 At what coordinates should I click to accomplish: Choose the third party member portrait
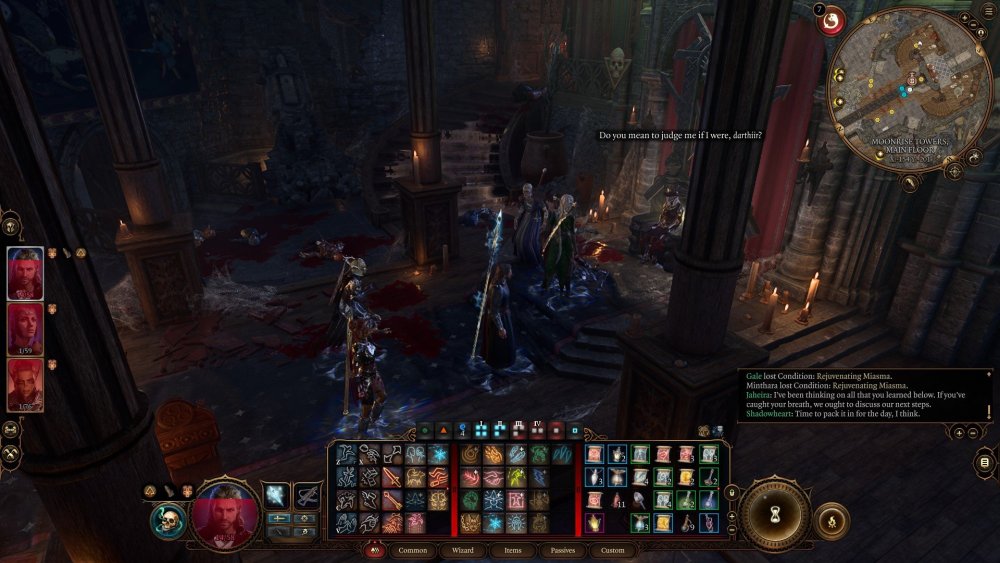pyautogui.click(x=25, y=385)
